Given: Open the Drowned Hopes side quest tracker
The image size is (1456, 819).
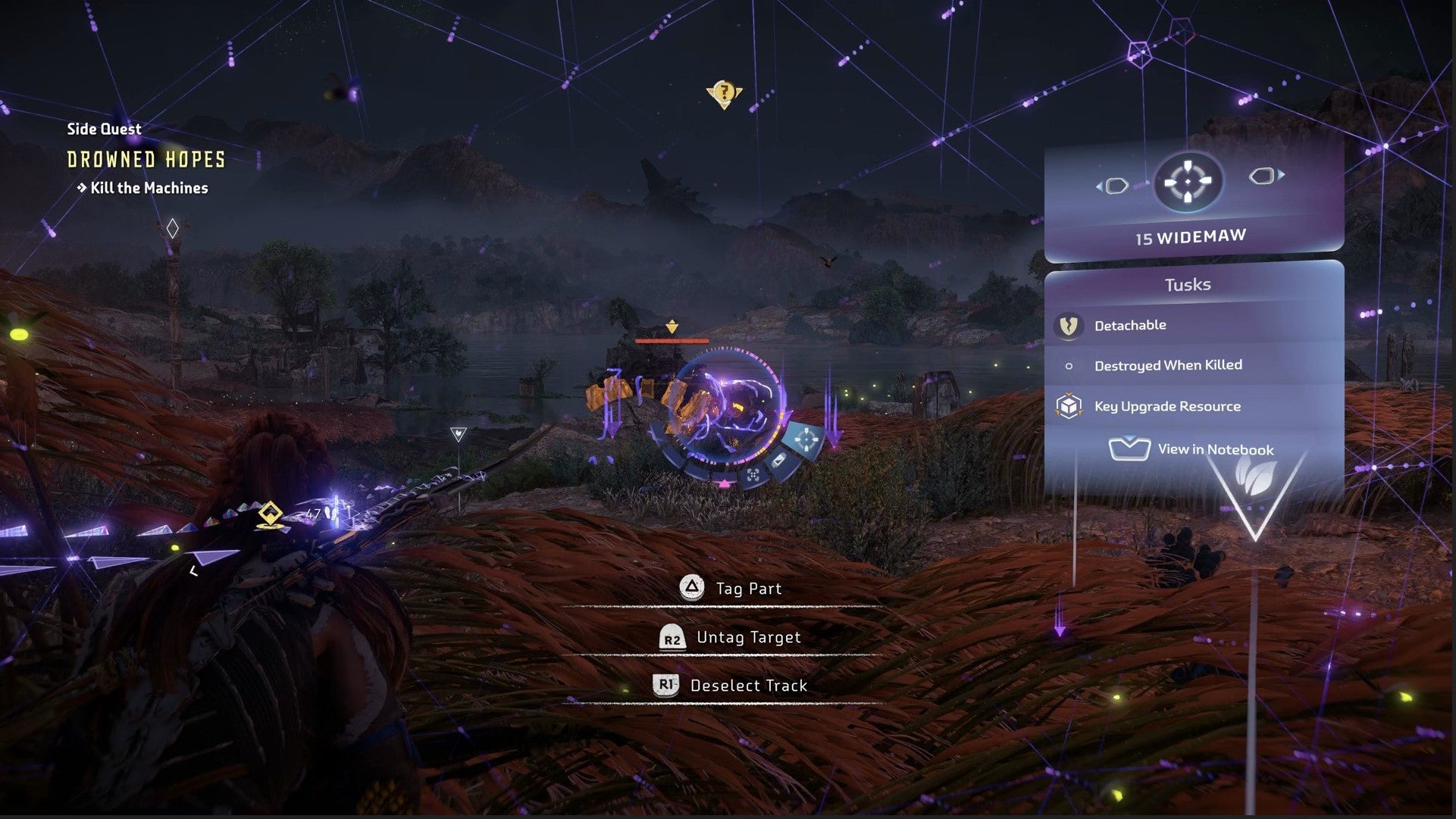Looking at the screenshot, I should coord(146,160).
